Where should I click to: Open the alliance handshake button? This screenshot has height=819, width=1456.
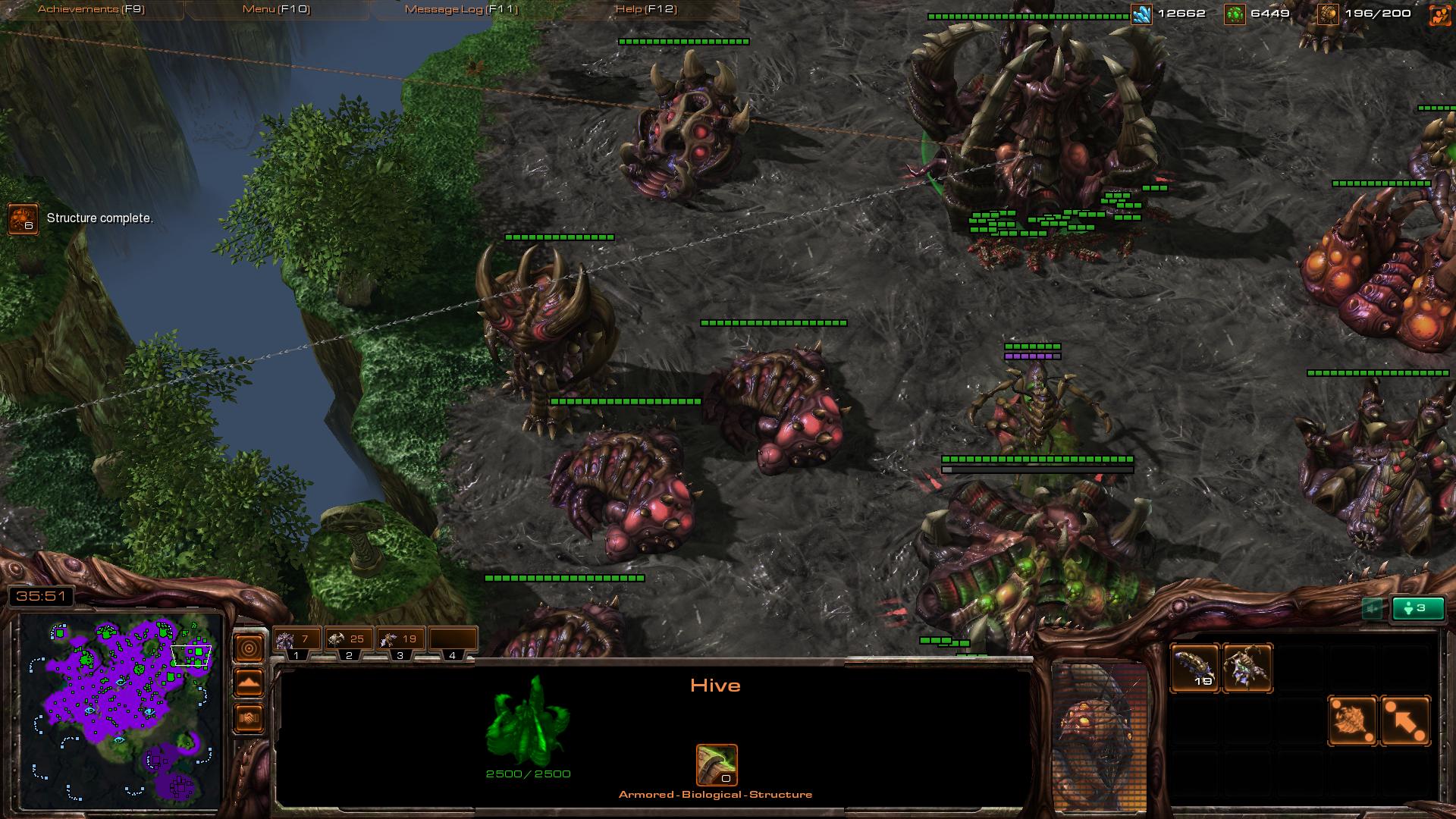coord(249,717)
